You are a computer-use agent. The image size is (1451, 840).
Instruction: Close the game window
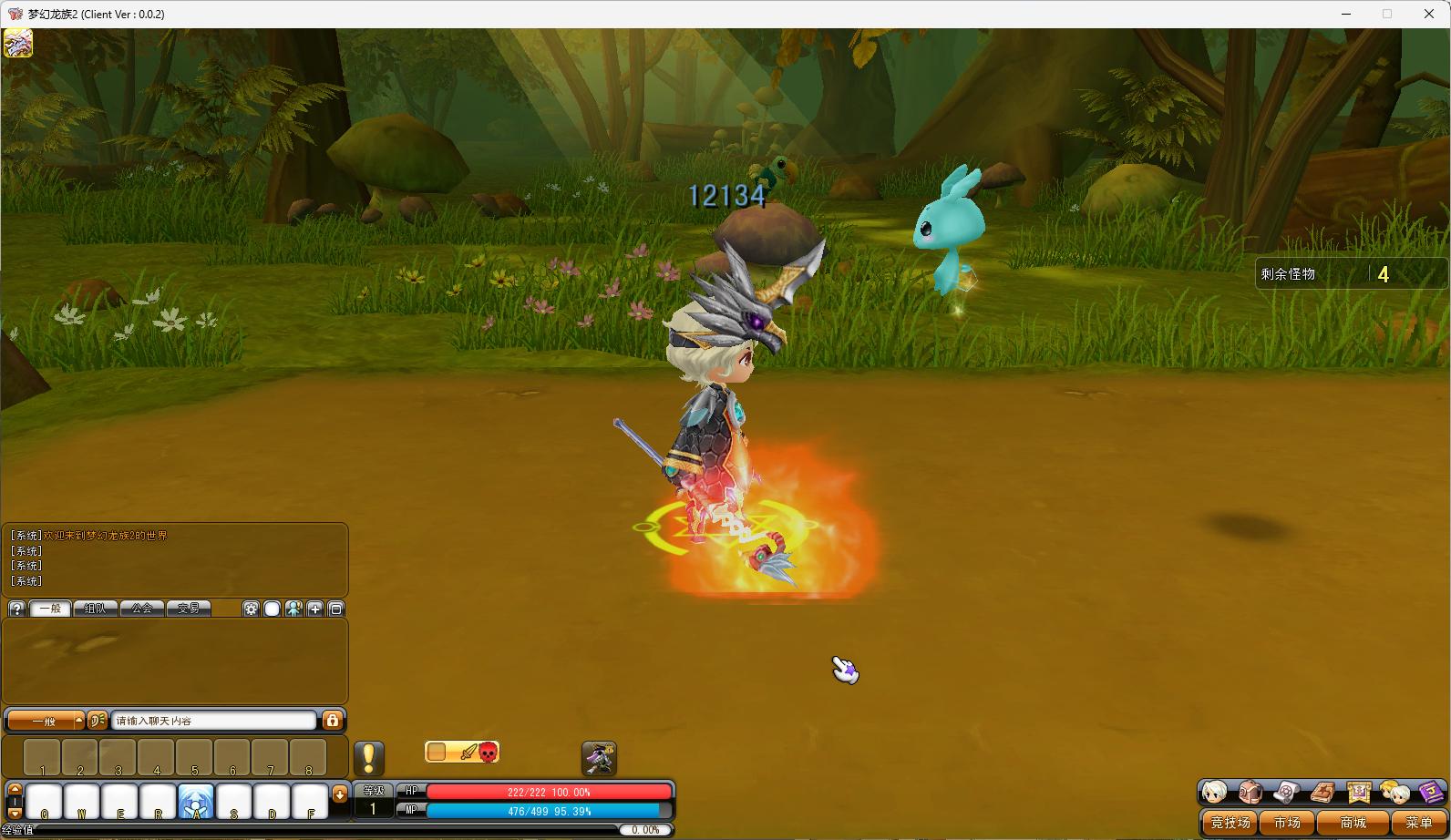1428,14
